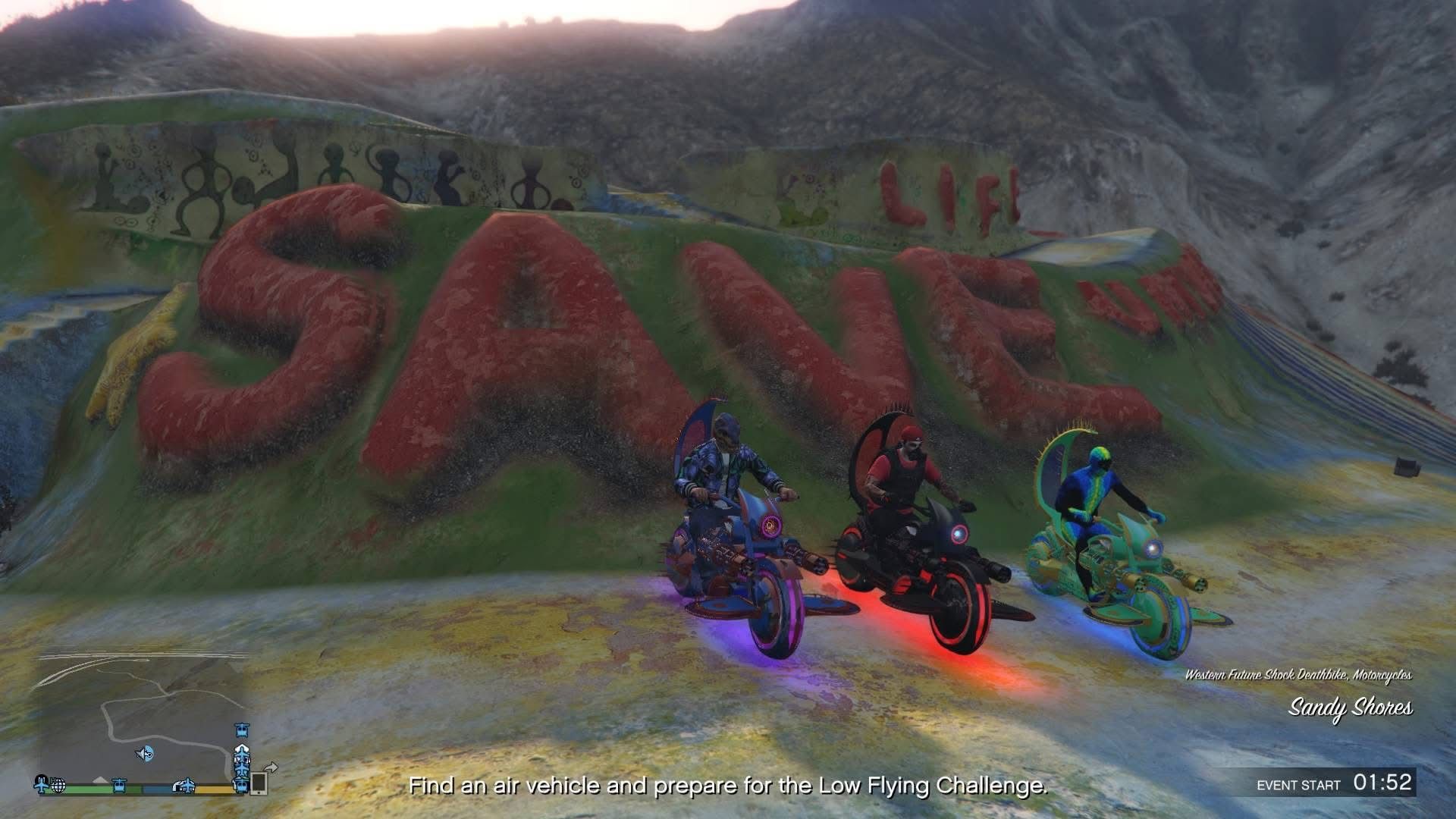1456x819 pixels.
Task: Click the hangar icon with the plane inside
Action: point(184,786)
